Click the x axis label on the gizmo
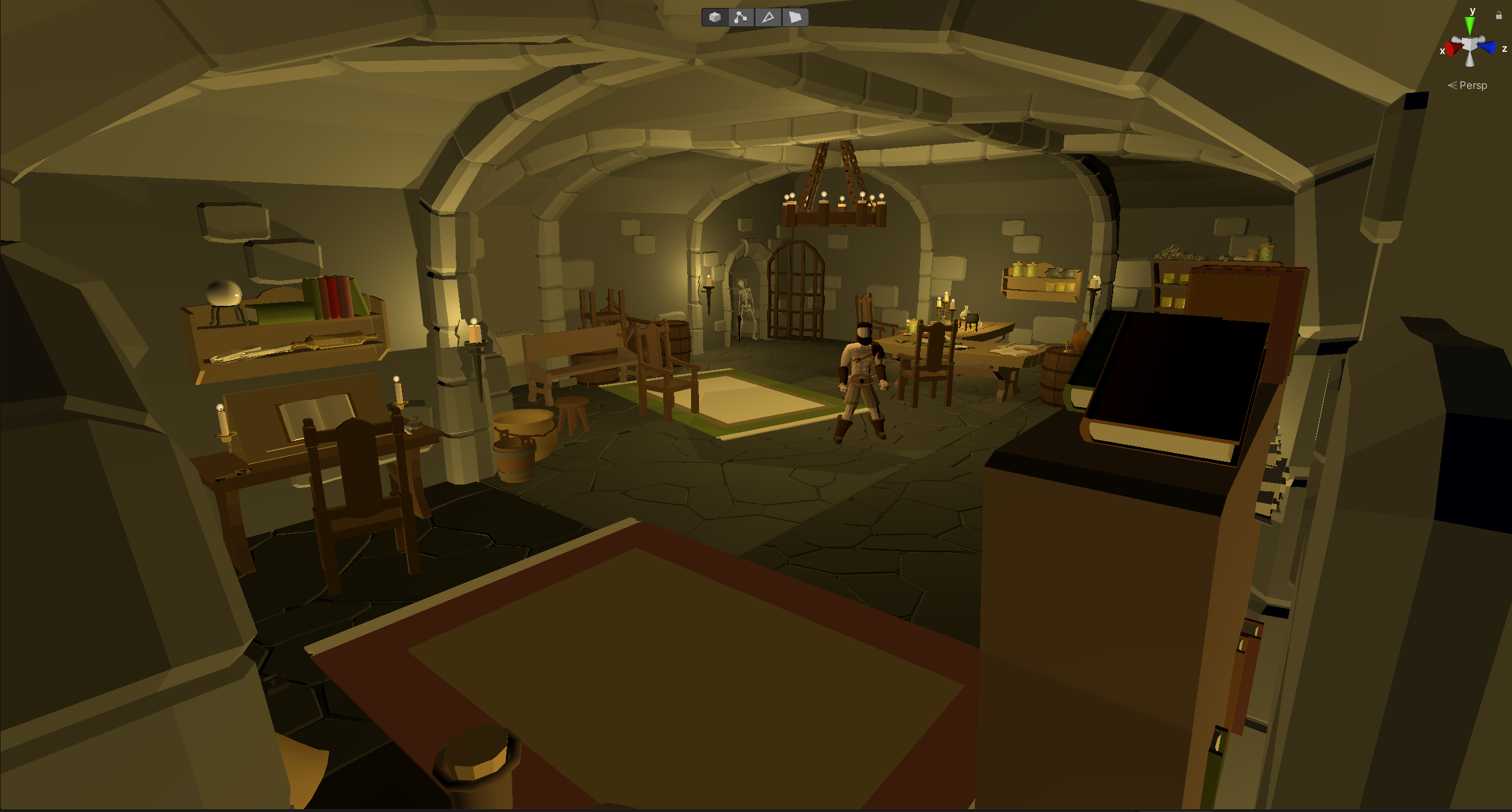 point(1442,51)
